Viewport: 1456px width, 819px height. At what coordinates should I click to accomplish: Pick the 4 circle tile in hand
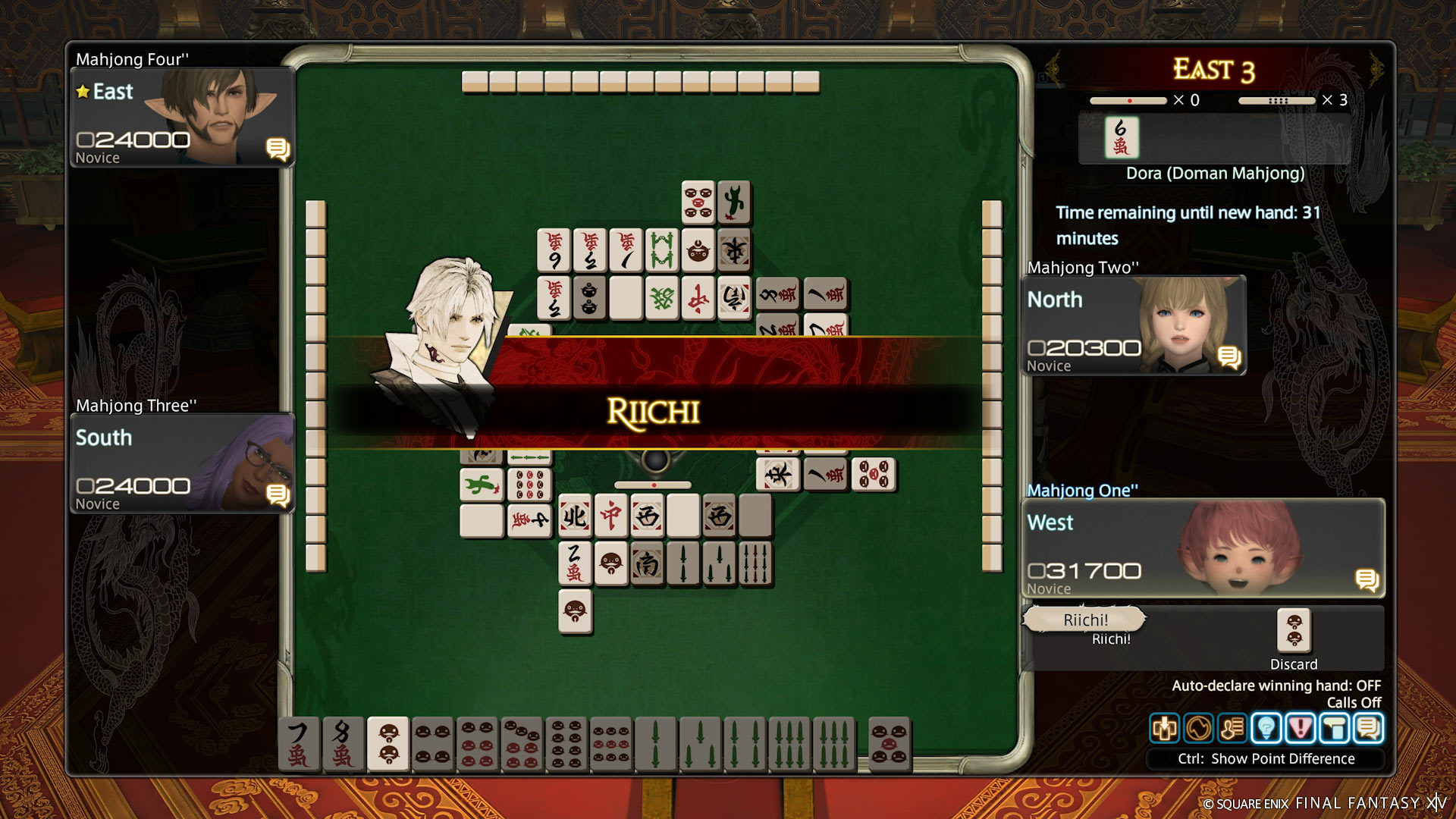tap(432, 745)
